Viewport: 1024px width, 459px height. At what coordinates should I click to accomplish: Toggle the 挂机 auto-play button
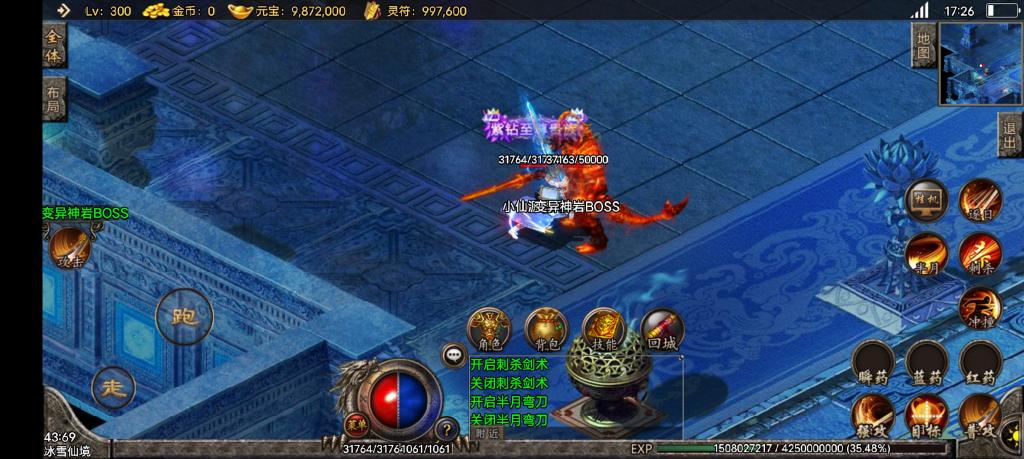click(926, 200)
